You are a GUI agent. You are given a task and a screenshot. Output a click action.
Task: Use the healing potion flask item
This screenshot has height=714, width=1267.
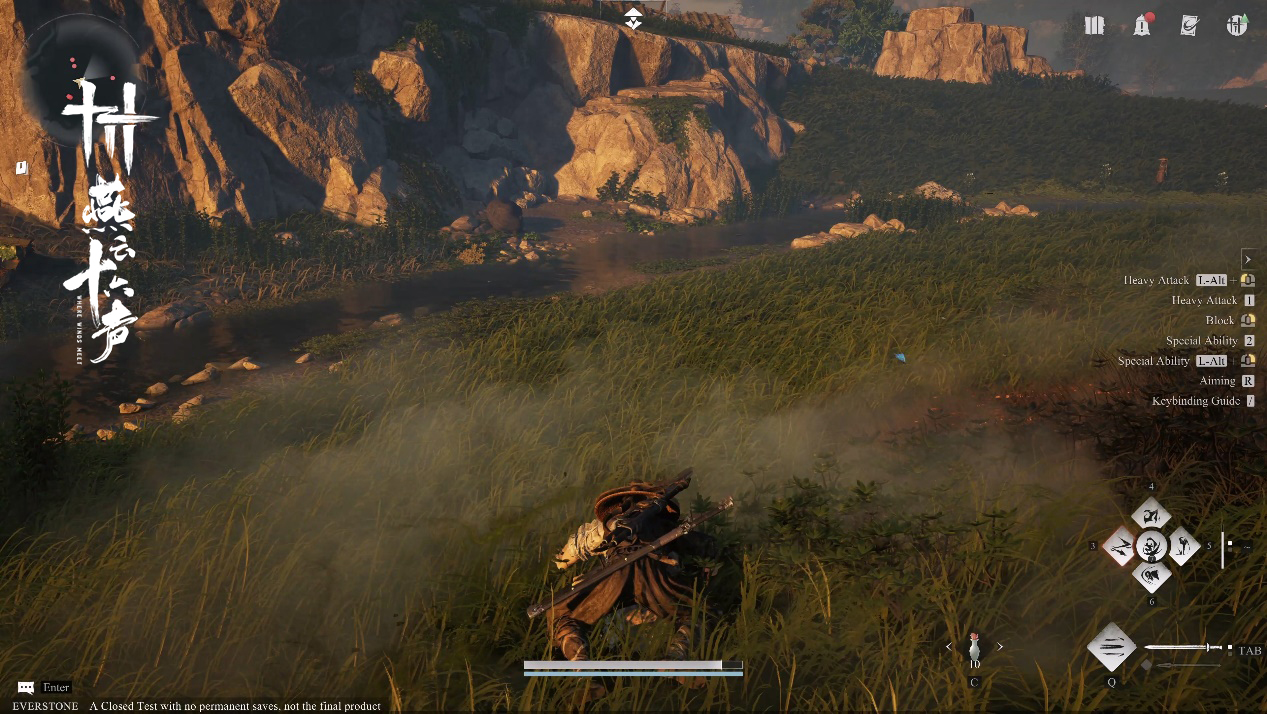974,648
